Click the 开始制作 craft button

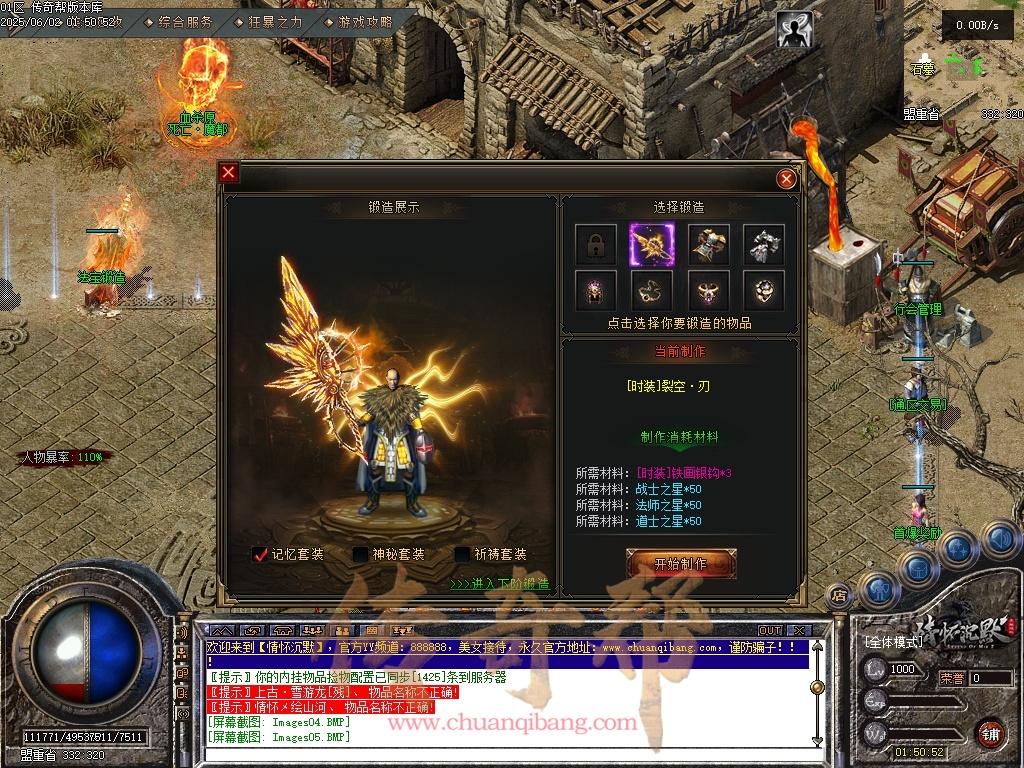681,564
